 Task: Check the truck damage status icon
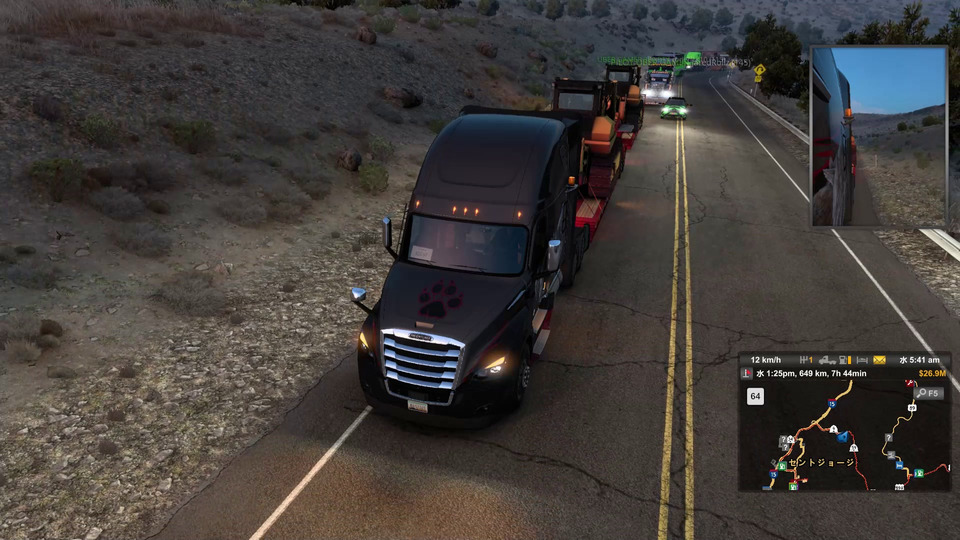click(x=827, y=360)
